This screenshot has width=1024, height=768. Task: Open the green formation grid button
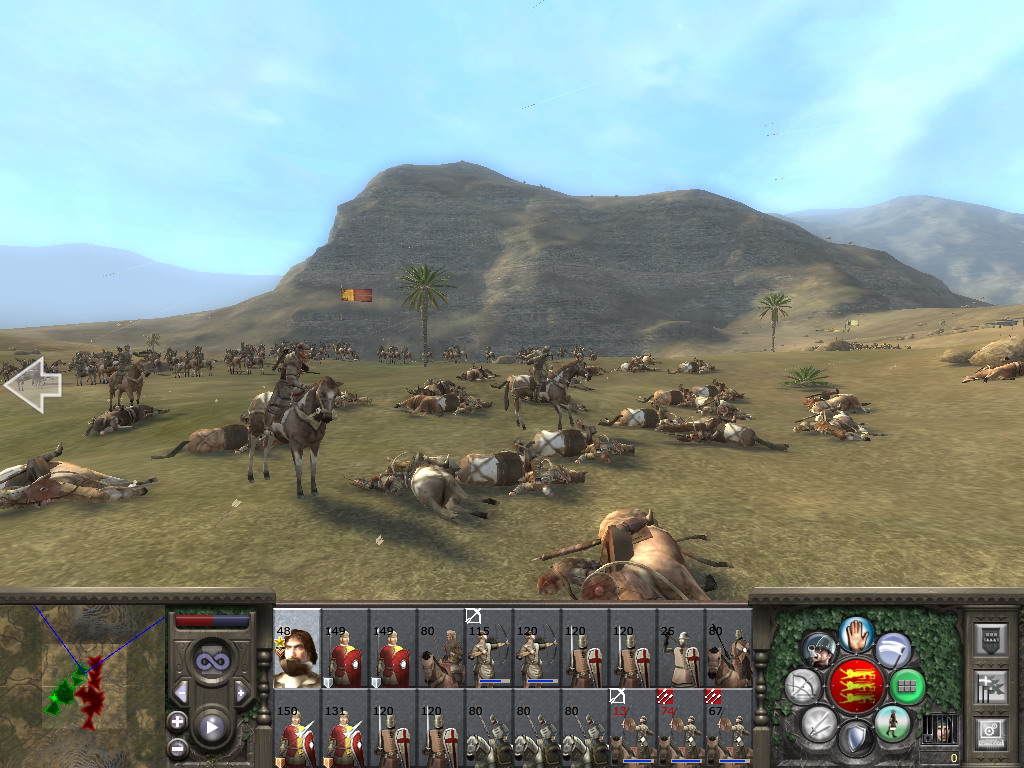pos(907,685)
